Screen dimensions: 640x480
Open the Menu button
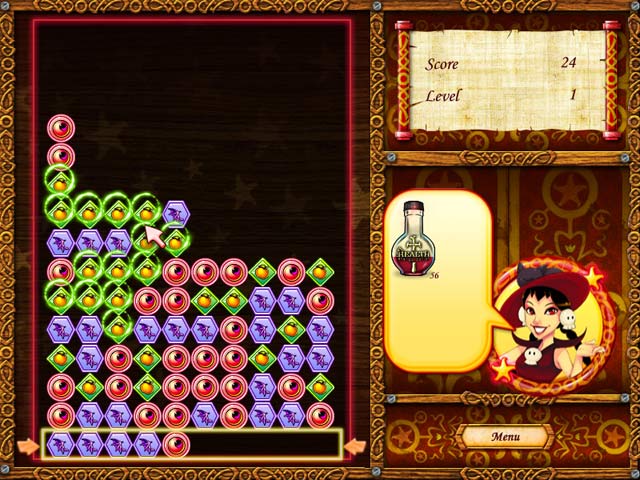(504, 437)
